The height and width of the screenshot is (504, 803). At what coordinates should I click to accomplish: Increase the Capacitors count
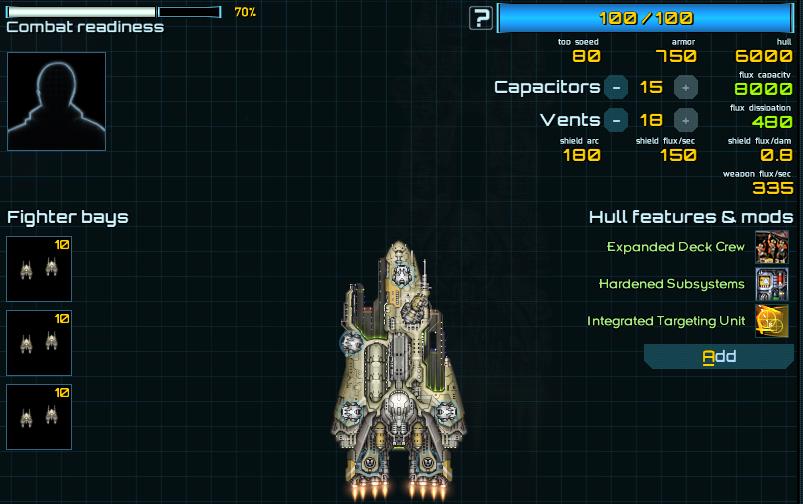[x=685, y=87]
